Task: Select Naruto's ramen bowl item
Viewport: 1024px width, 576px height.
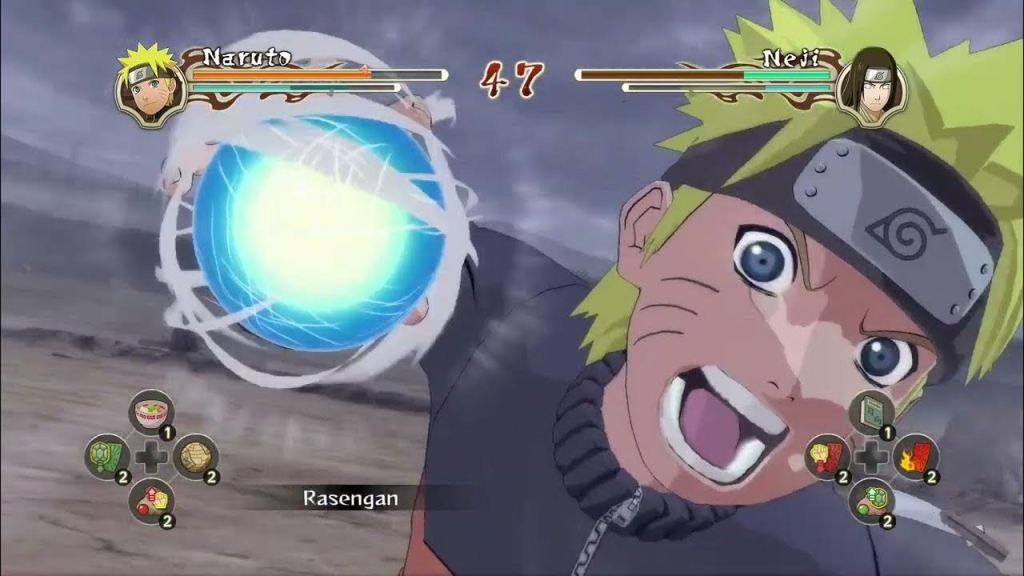Action: point(151,412)
